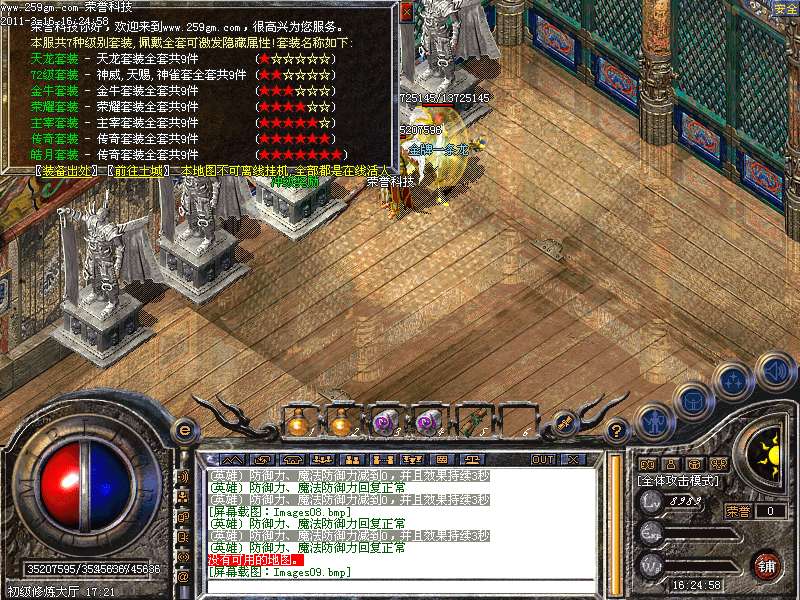Open the red 铺 shop button
This screenshot has height=600, width=800.
pos(765,564)
